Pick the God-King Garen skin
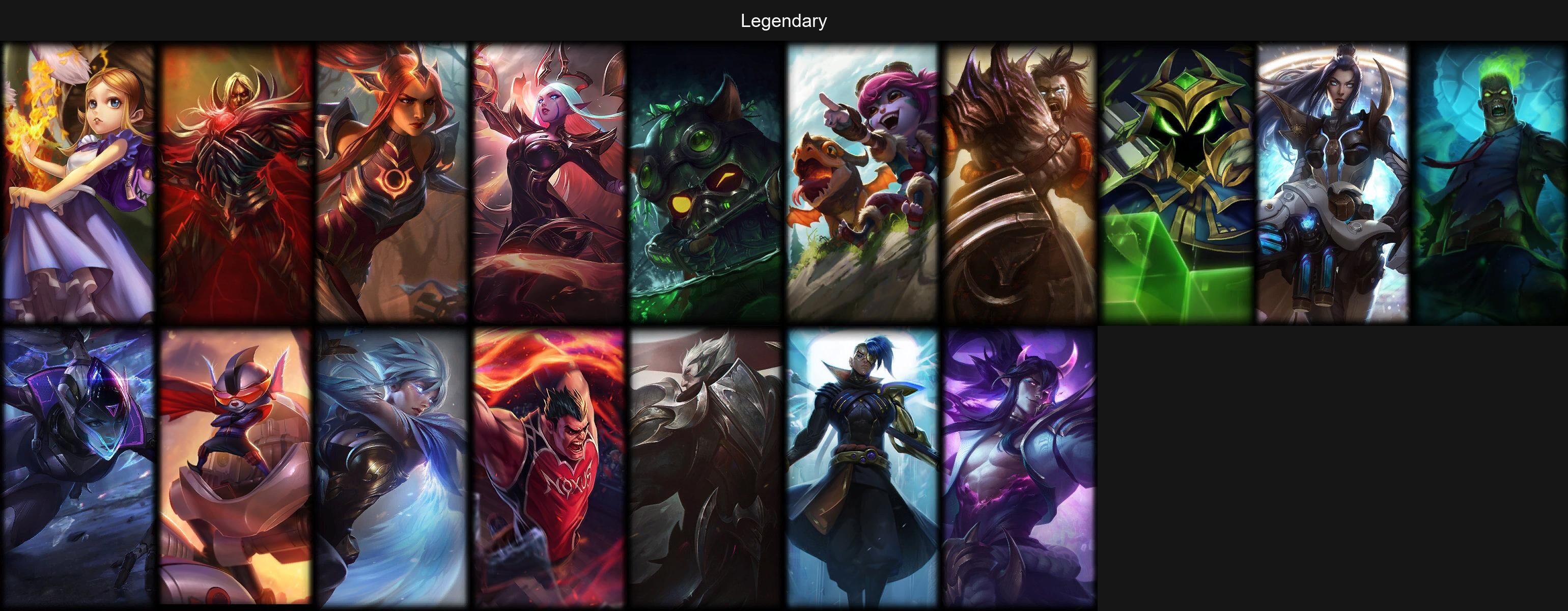This screenshot has height=611, width=1568. (706, 468)
